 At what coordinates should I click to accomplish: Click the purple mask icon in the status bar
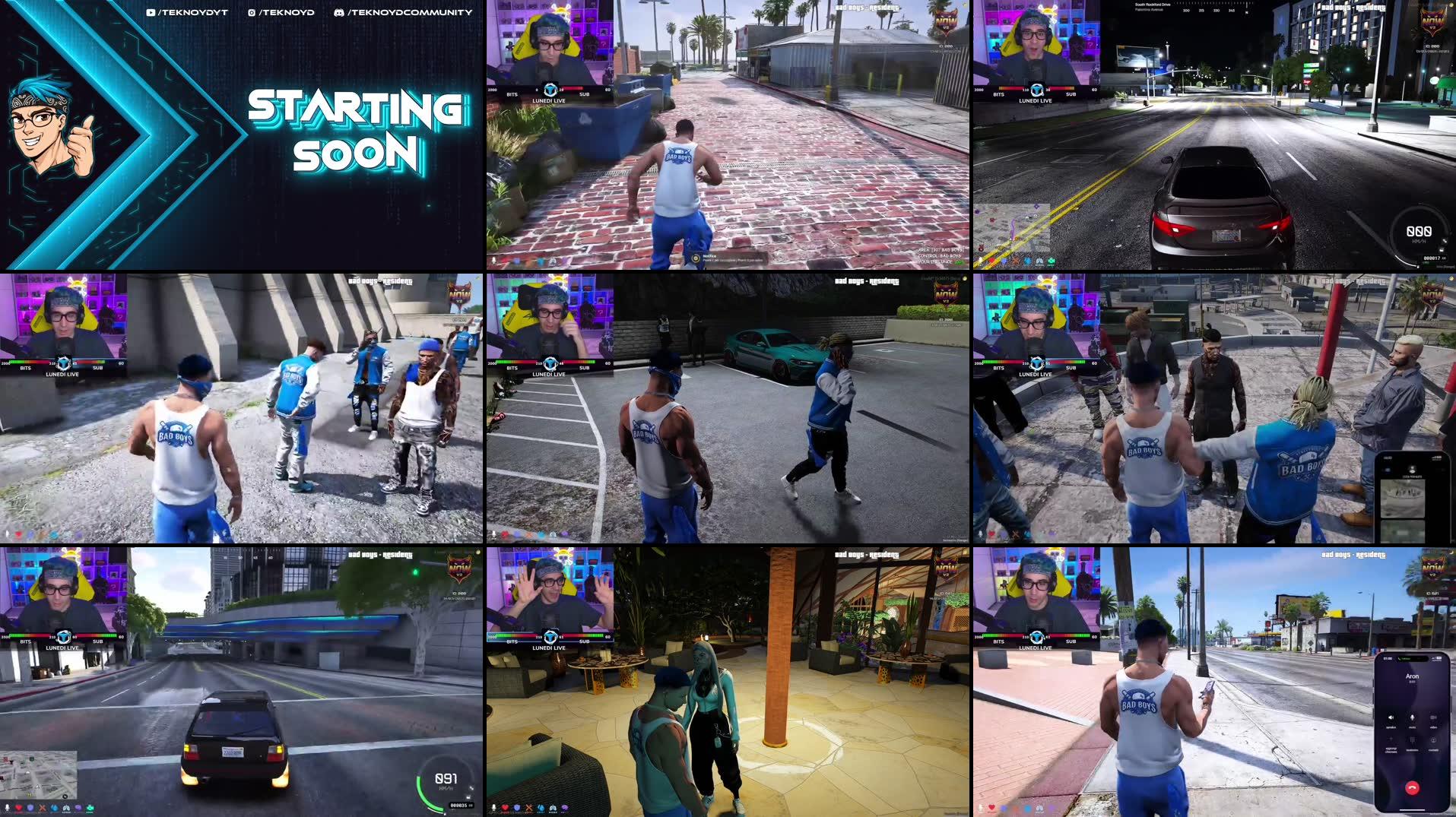pyautogui.click(x=78, y=808)
